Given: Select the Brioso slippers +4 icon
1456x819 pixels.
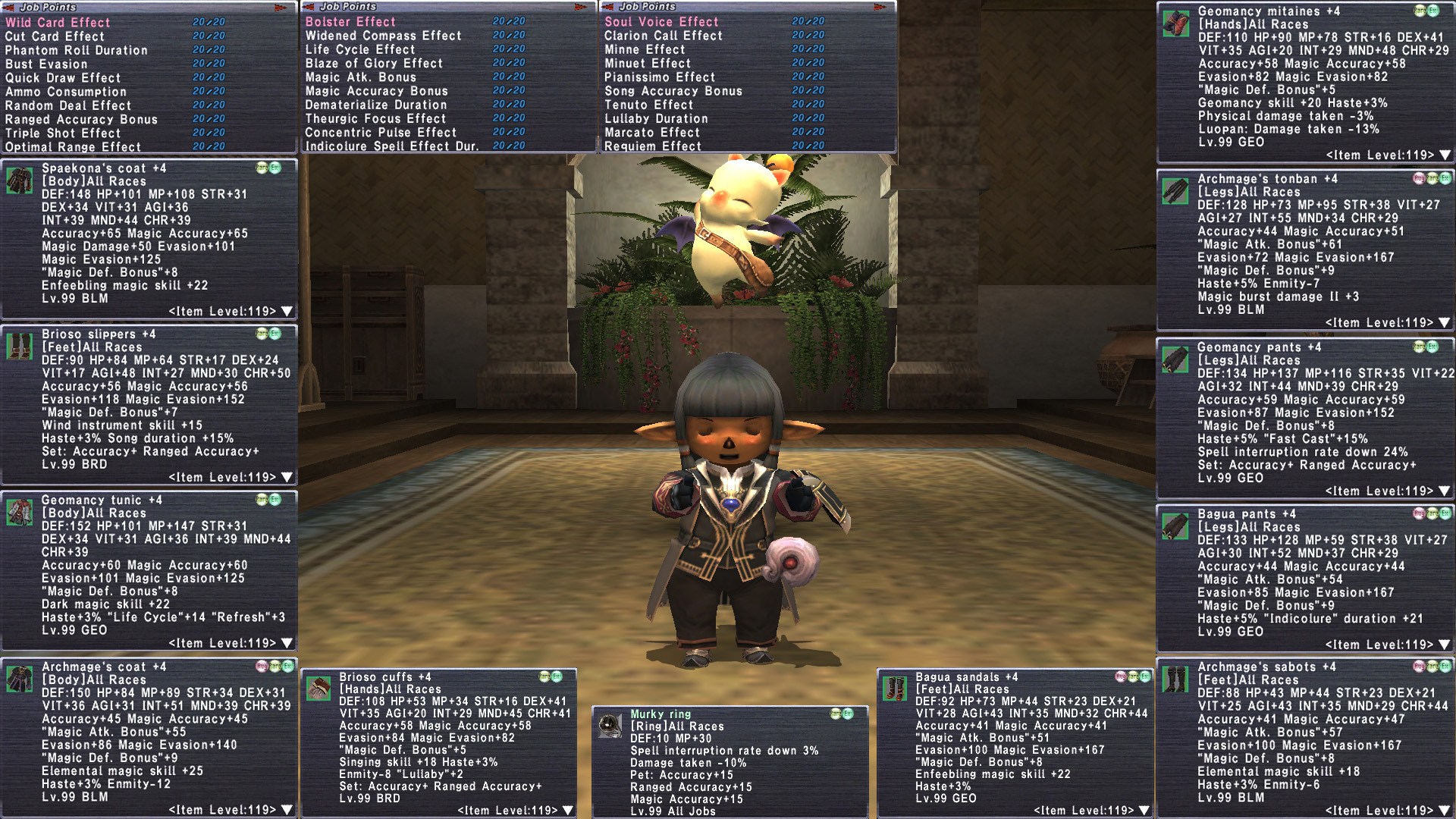Looking at the screenshot, I should (19, 347).
